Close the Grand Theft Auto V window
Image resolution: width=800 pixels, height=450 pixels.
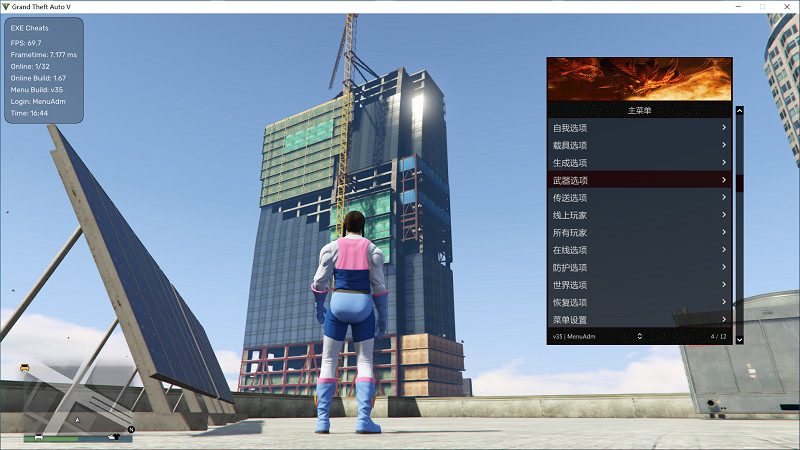(785, 6)
